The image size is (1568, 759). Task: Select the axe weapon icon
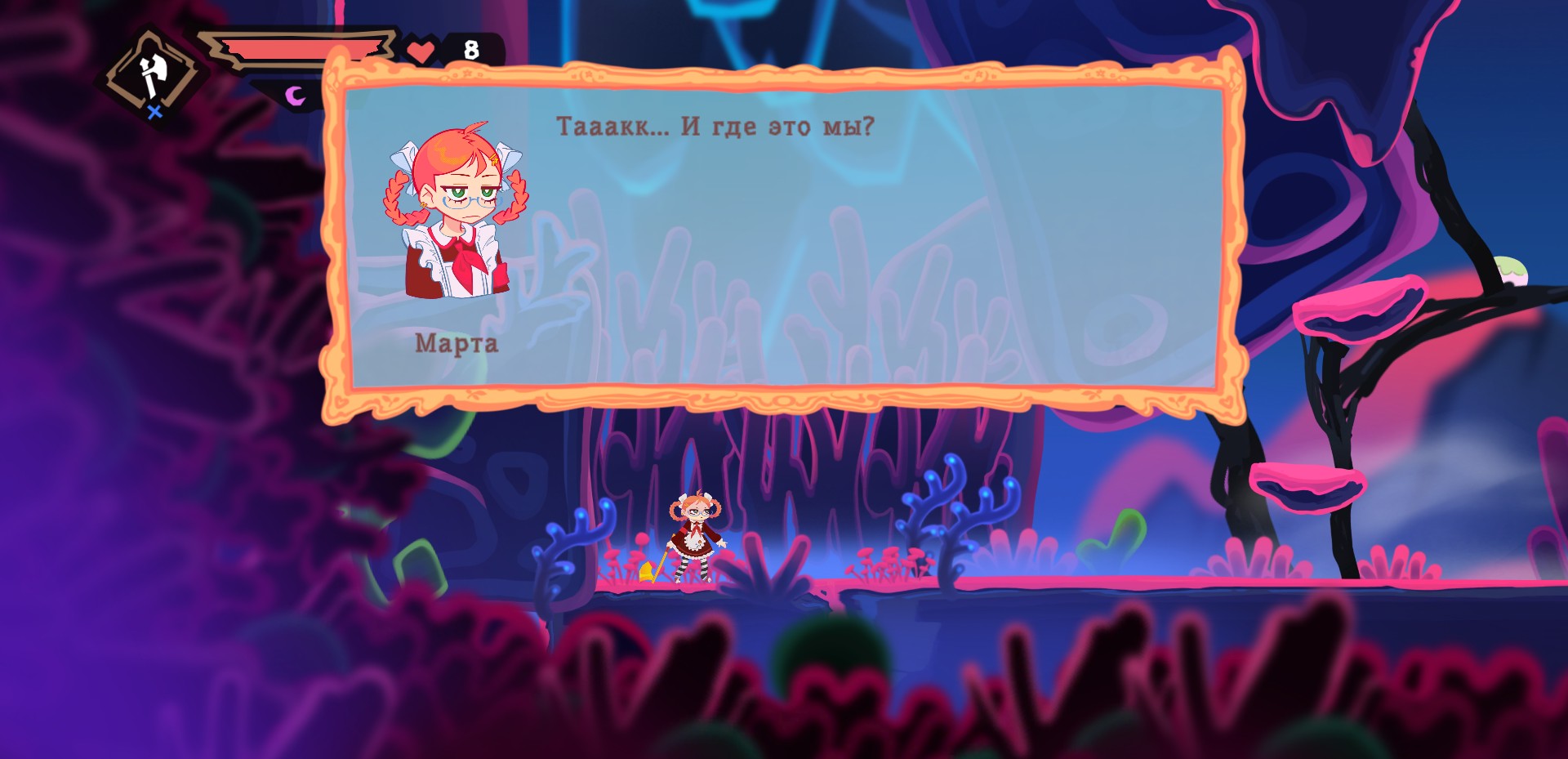[149, 75]
